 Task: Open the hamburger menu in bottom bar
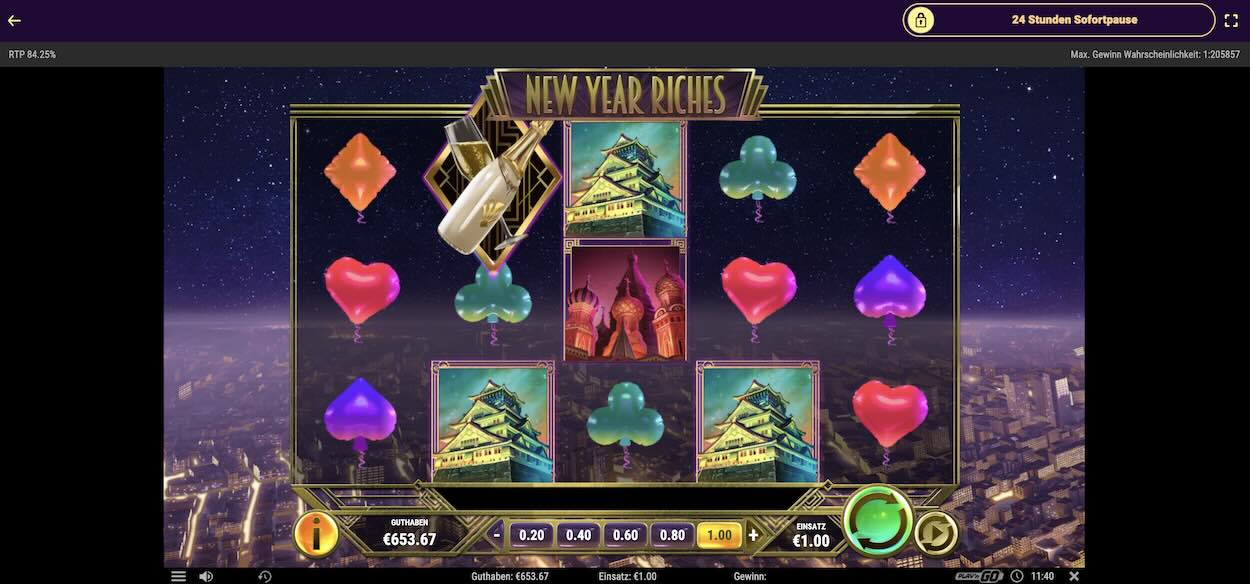[x=178, y=576]
